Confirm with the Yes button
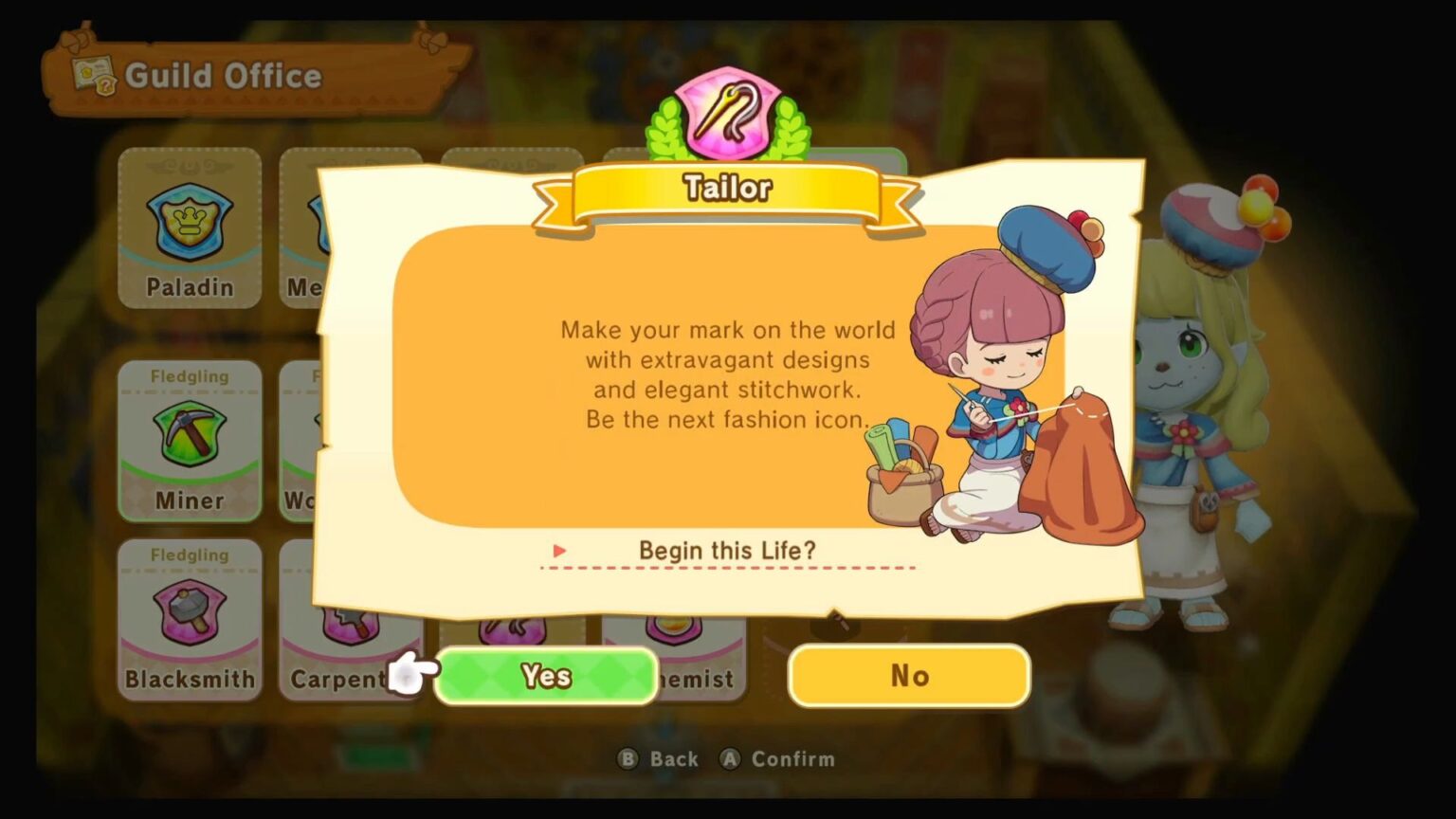 click(546, 675)
